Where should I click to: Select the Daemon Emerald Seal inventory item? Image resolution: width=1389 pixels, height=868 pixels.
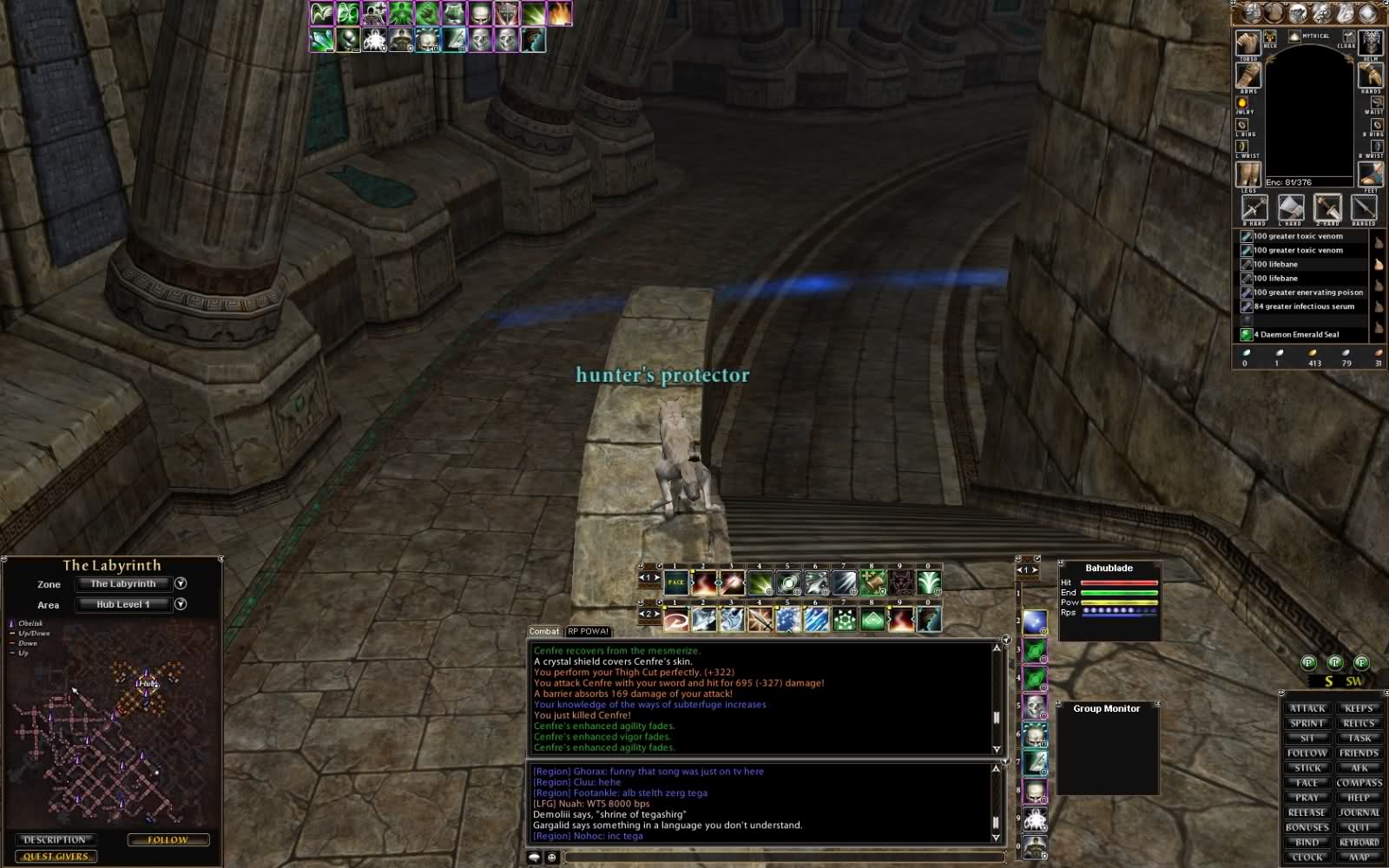1300,334
